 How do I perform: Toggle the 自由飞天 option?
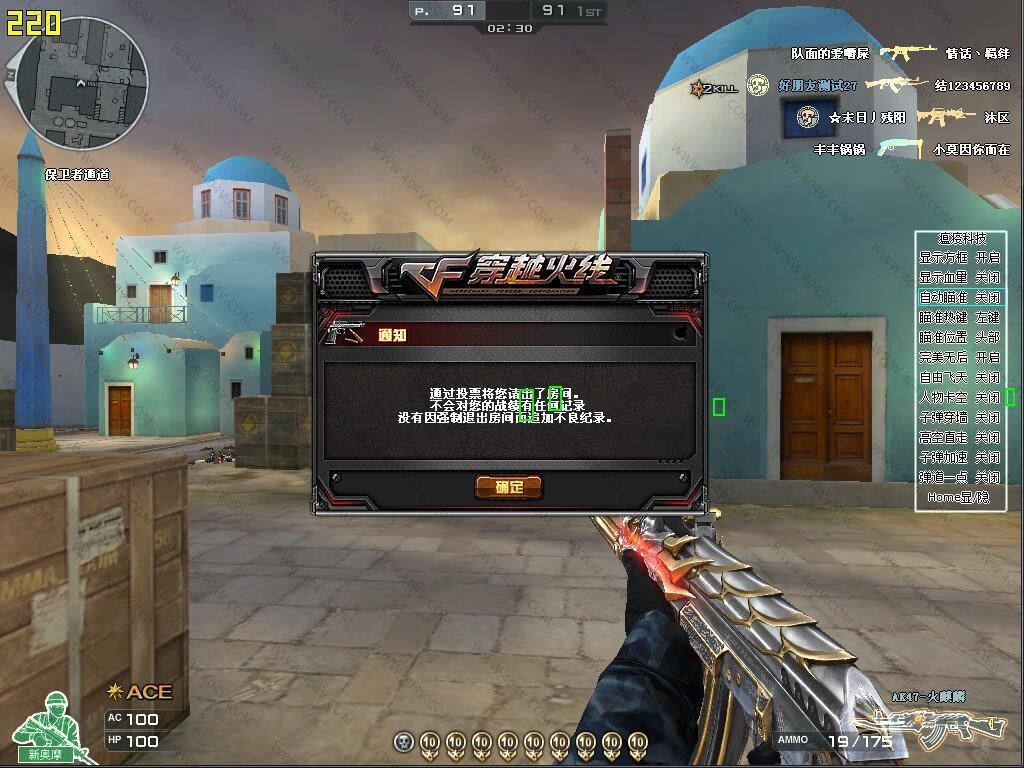959,377
